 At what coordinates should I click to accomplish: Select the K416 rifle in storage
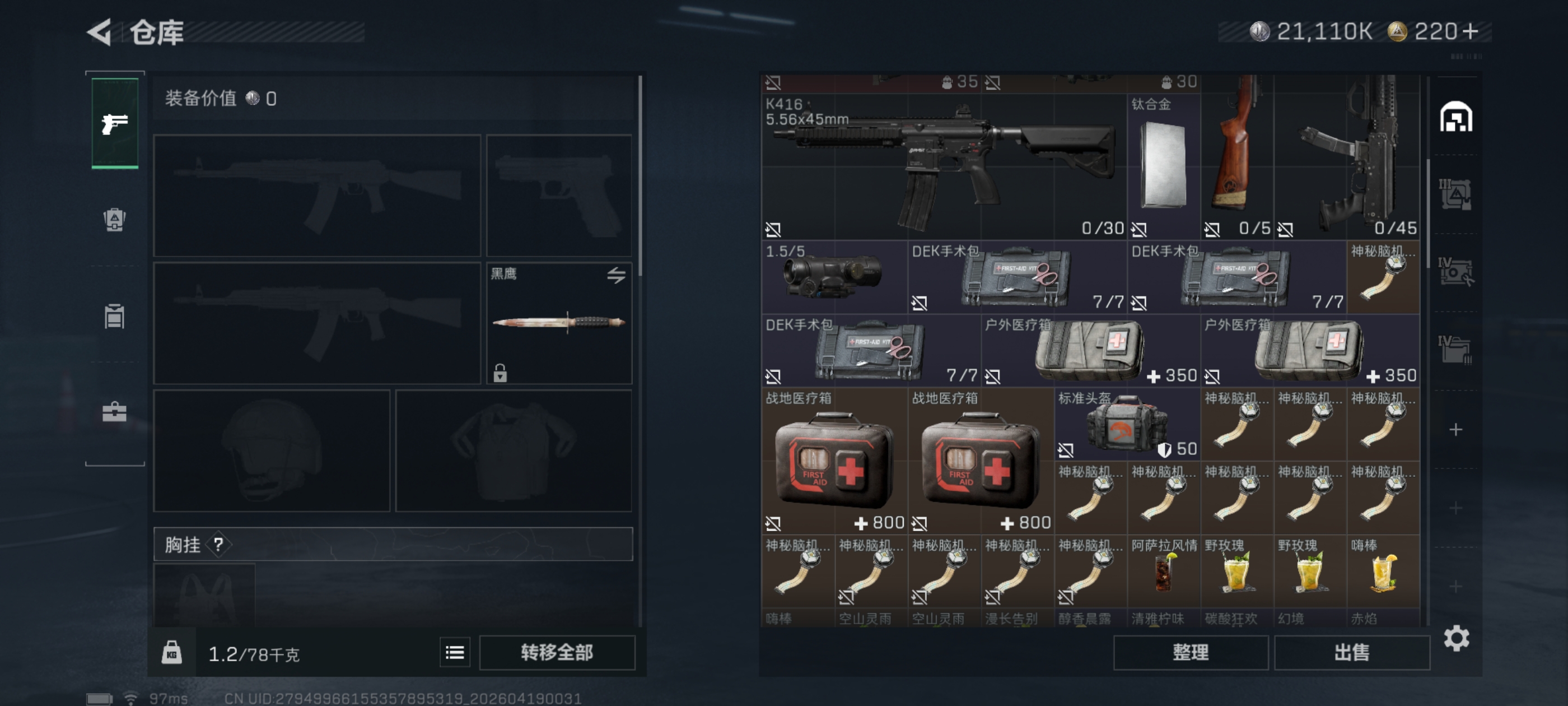[942, 166]
